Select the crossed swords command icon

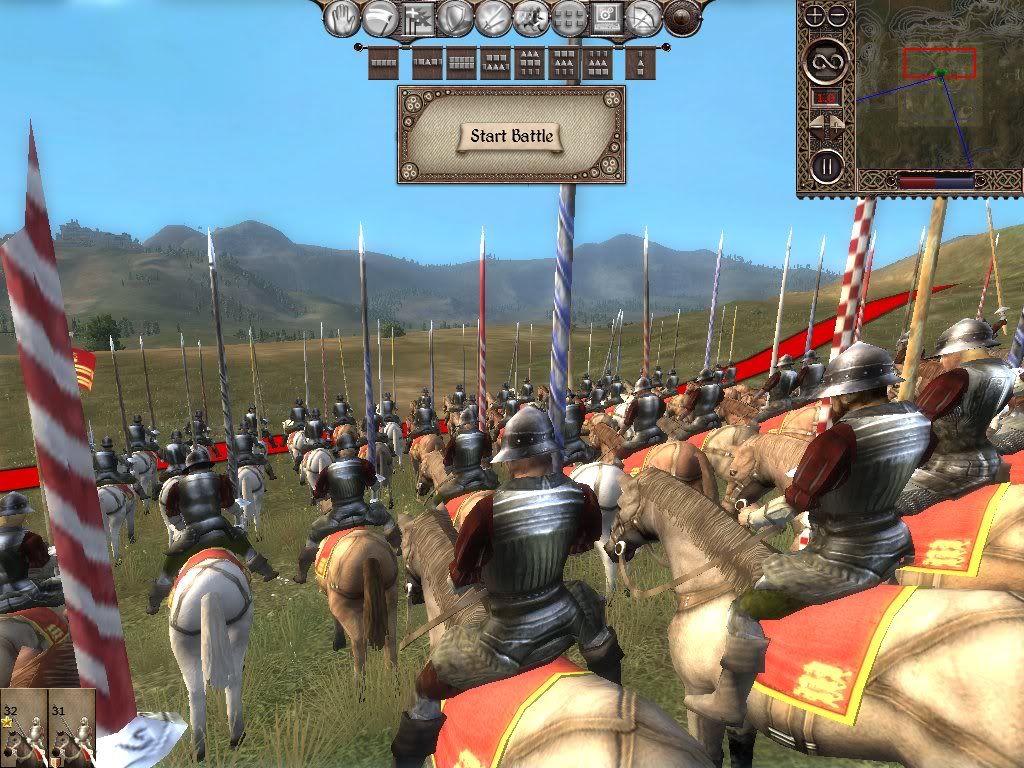pyautogui.click(x=493, y=17)
